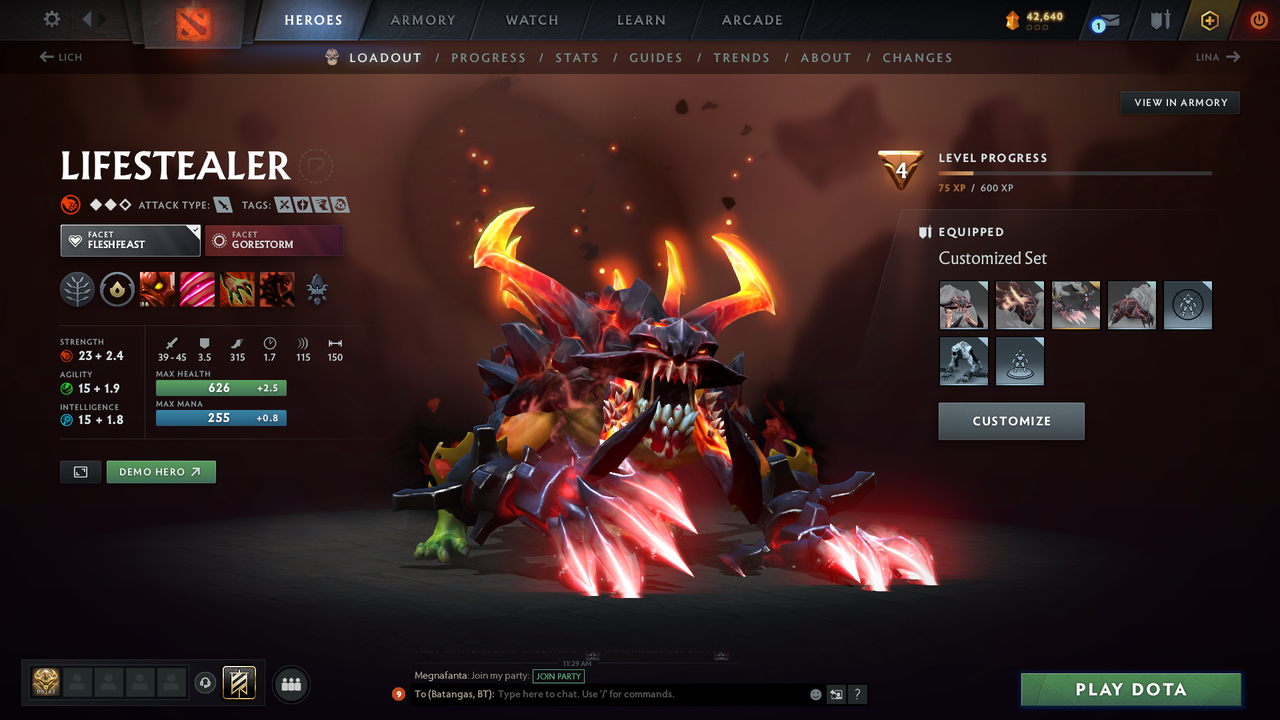Screen dimensions: 1280x720
Task: Join Megnafanta's party from chat
Action: coord(558,676)
